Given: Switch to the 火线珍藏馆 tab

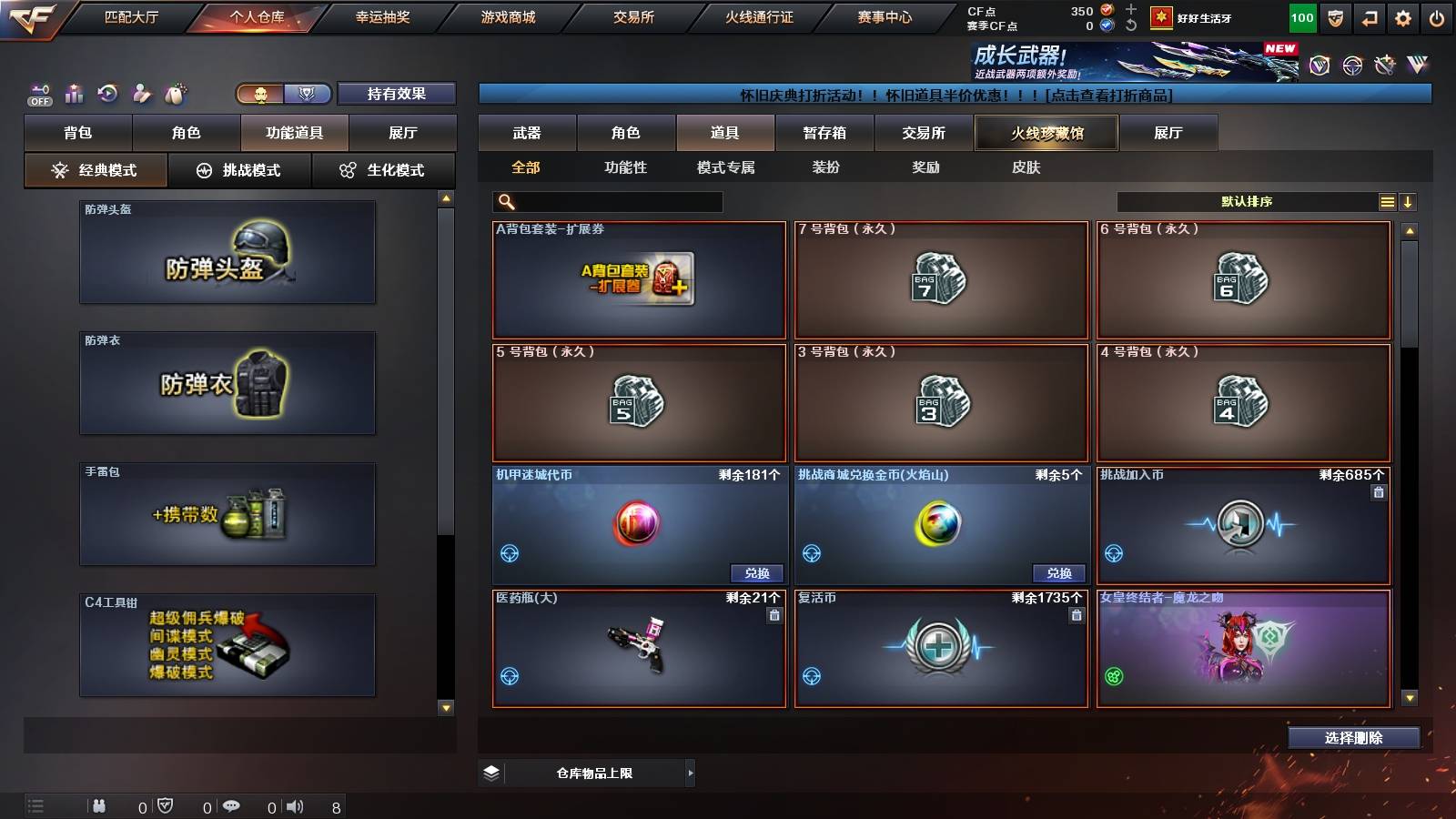Looking at the screenshot, I should 1046,132.
